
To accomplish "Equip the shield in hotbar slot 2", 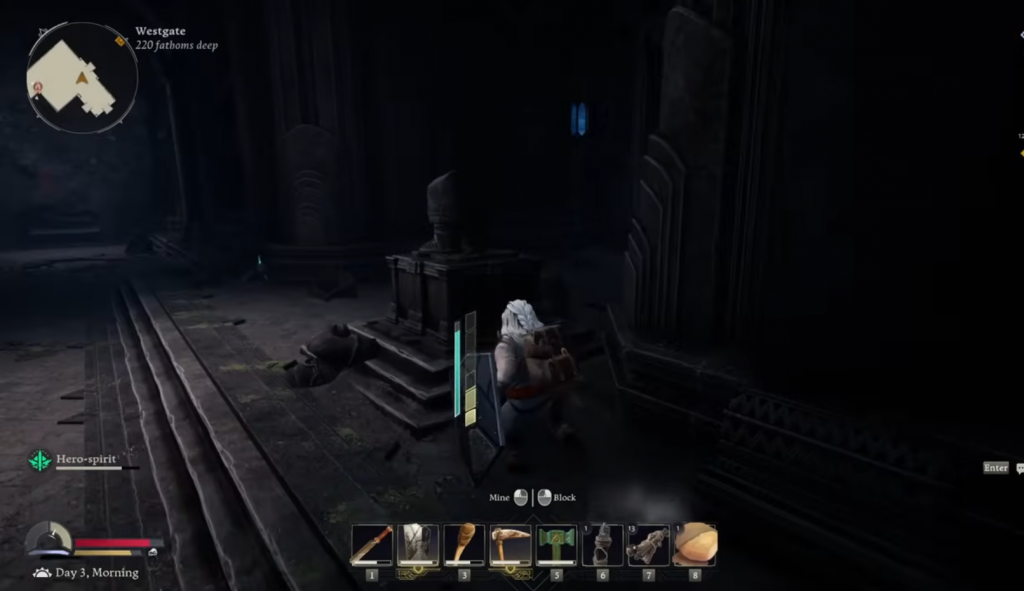I will [x=418, y=545].
